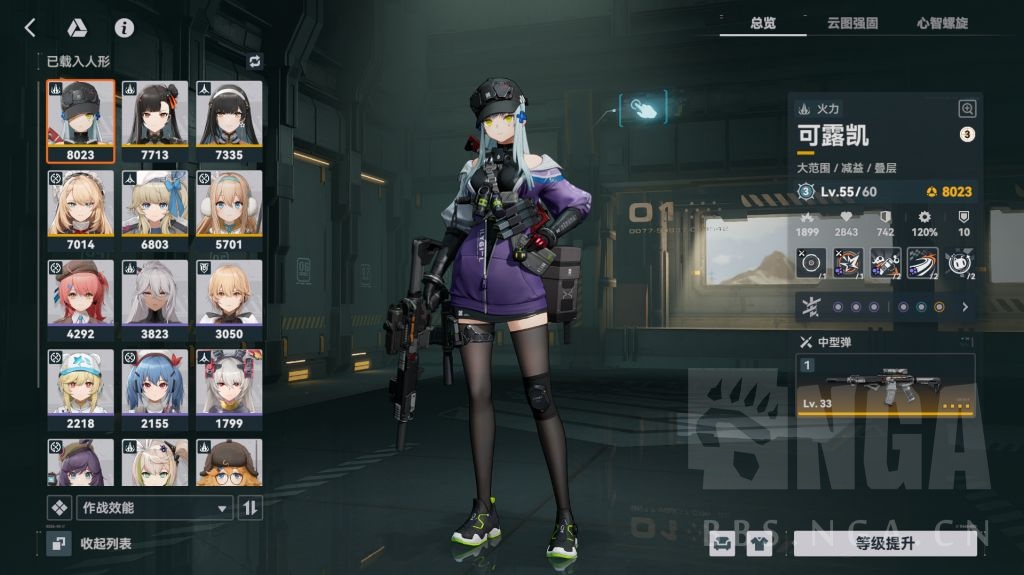This screenshot has height=575, width=1024.
Task: Go back with the arrow button
Action: click(x=30, y=28)
